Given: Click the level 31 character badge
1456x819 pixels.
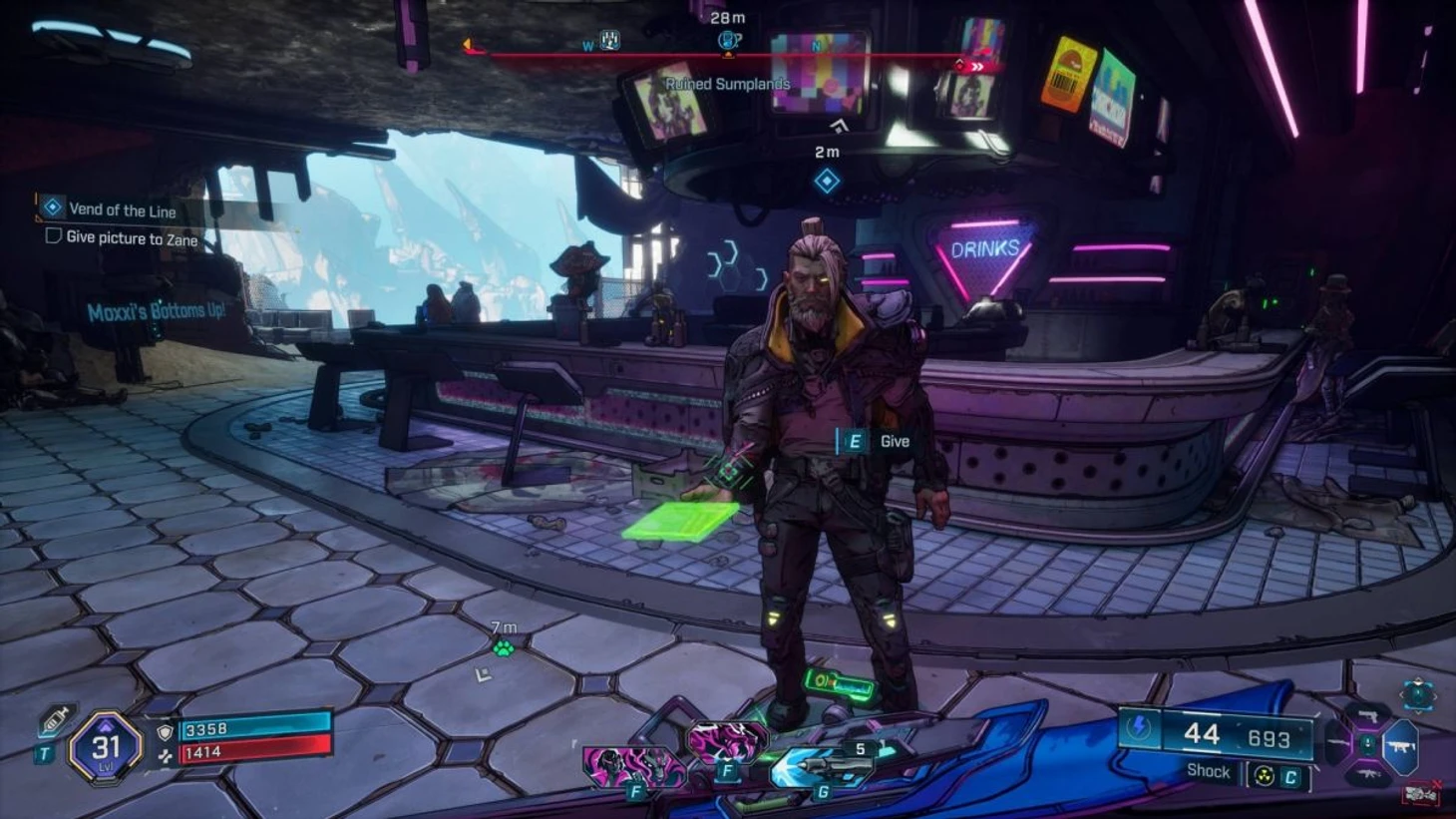Looking at the screenshot, I should click(x=106, y=745).
